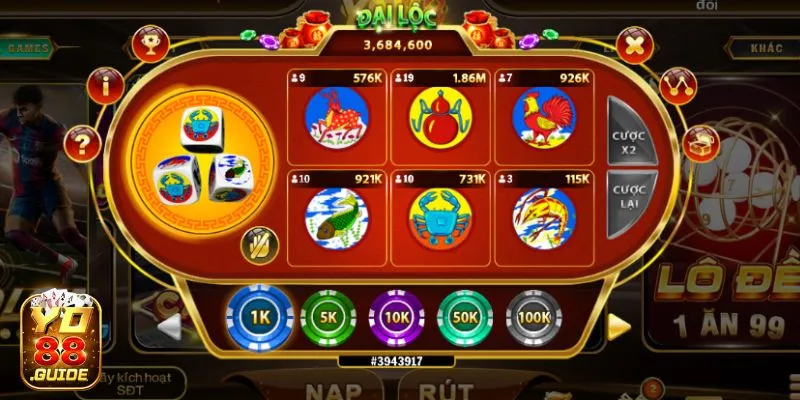Bet on the shrimp tile
800x400 pixels.
pyautogui.click(x=543, y=217)
